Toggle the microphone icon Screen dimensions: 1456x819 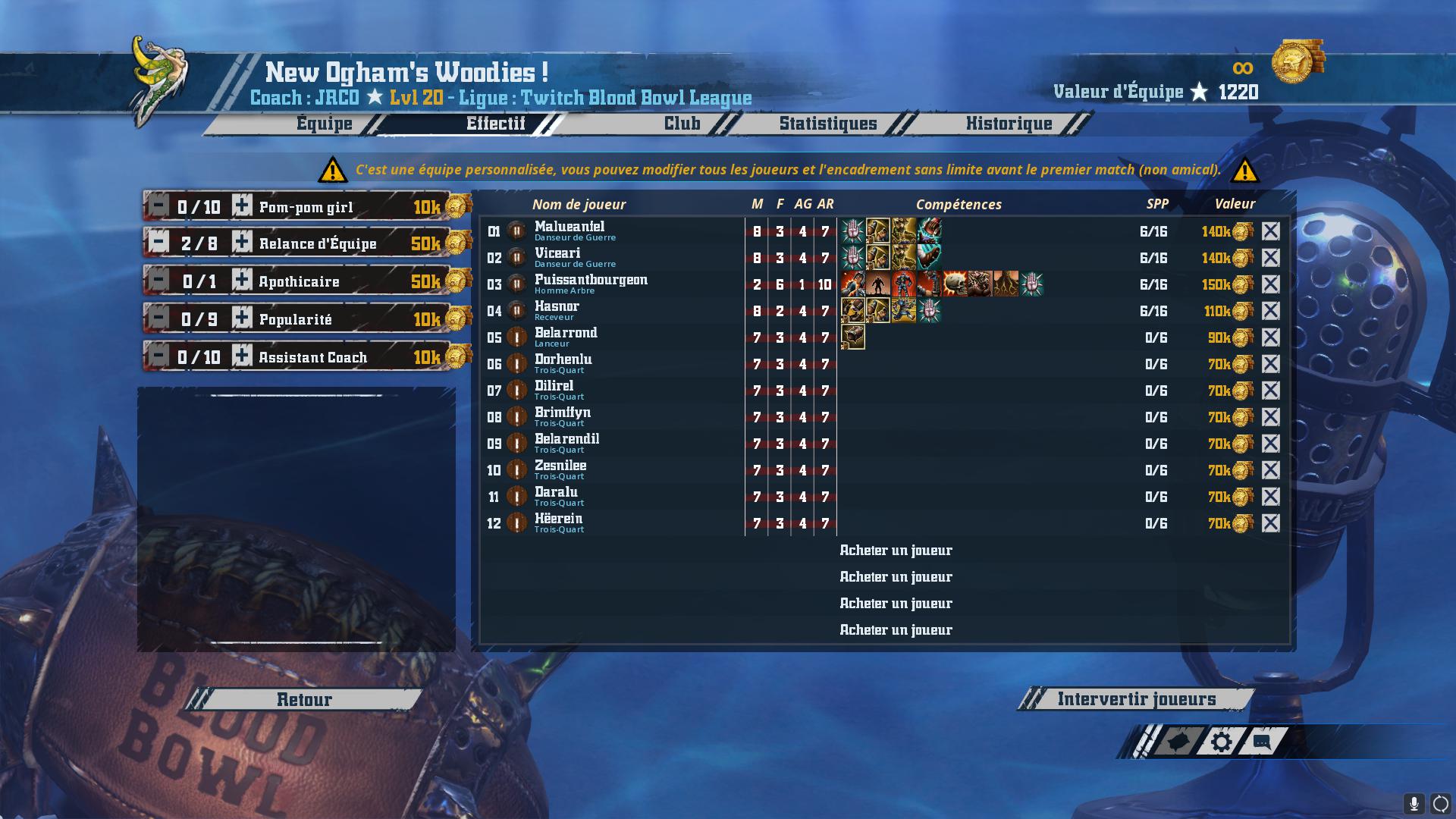pyautogui.click(x=1414, y=804)
